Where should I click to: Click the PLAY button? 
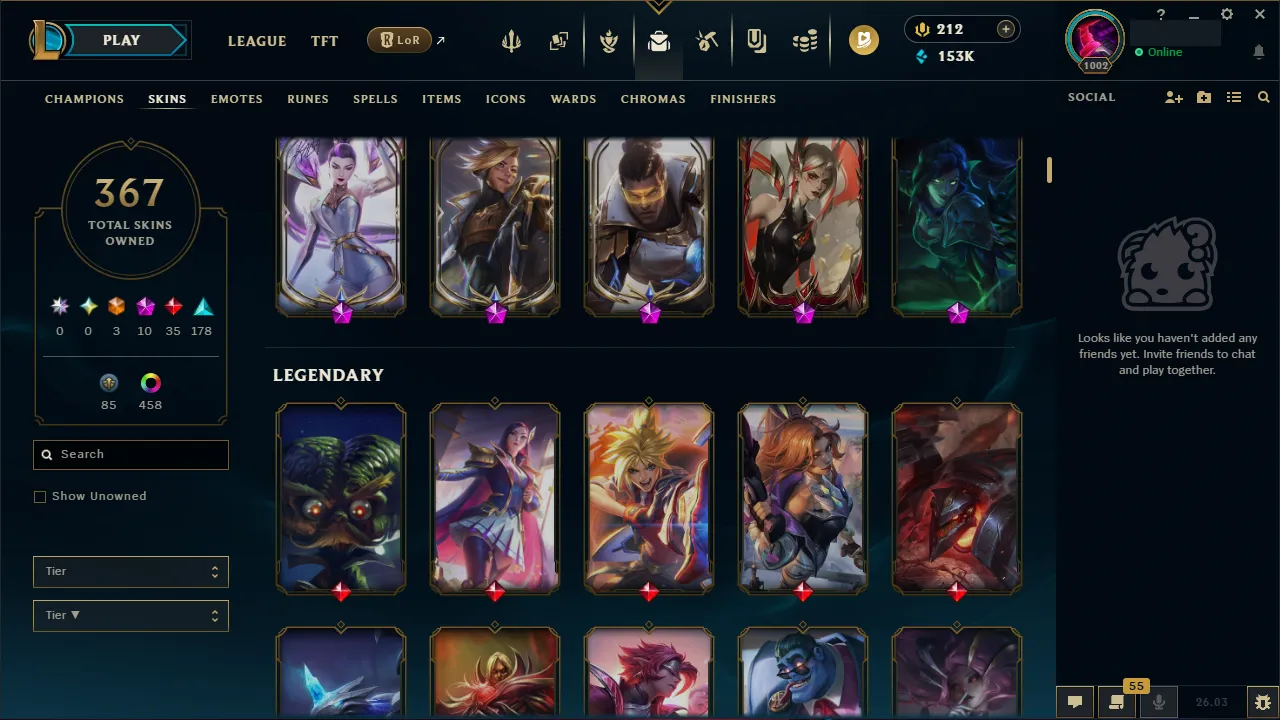pyautogui.click(x=121, y=40)
